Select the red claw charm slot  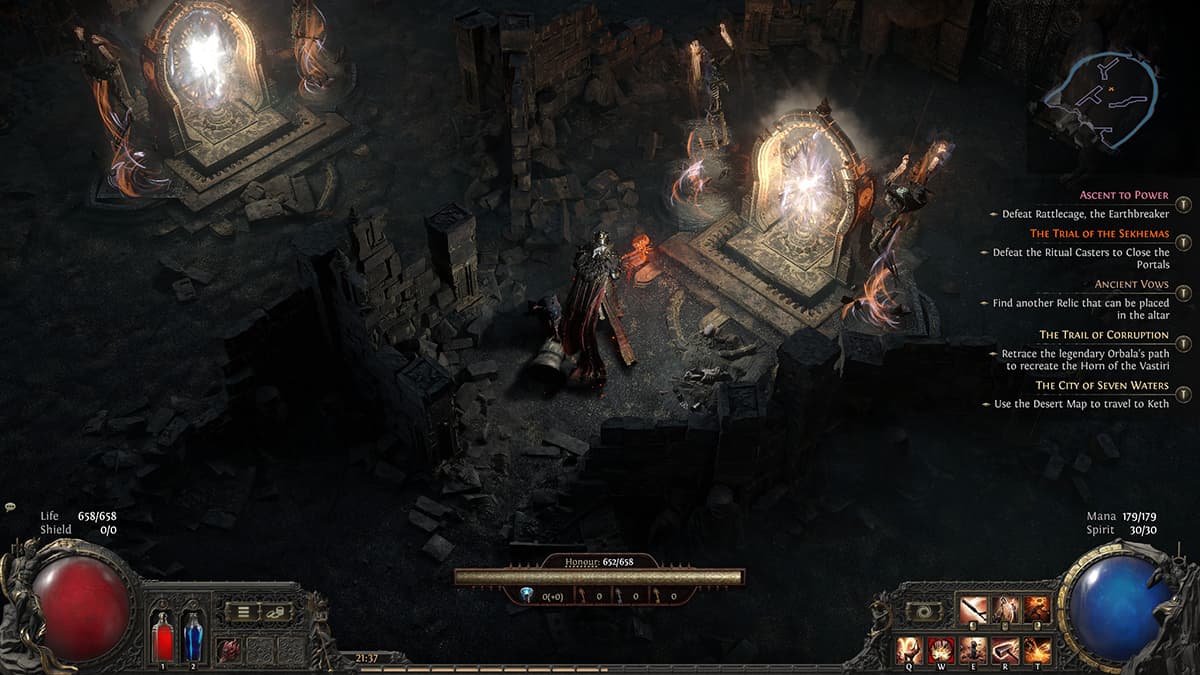[x=229, y=648]
